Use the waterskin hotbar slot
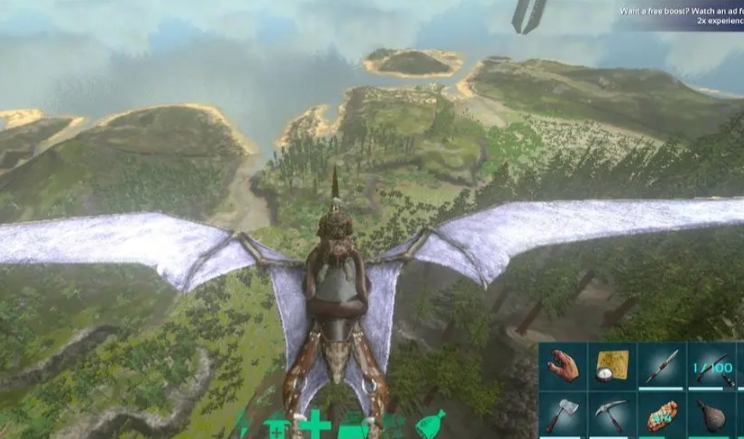Image resolution: width=744 pixels, height=439 pixels. (710, 414)
